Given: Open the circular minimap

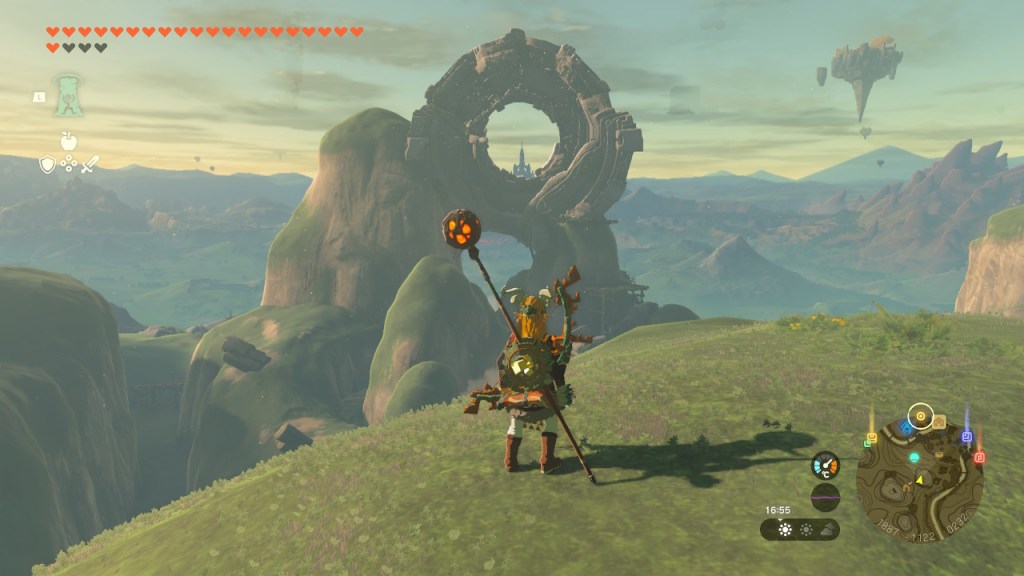Looking at the screenshot, I should click(x=920, y=482).
